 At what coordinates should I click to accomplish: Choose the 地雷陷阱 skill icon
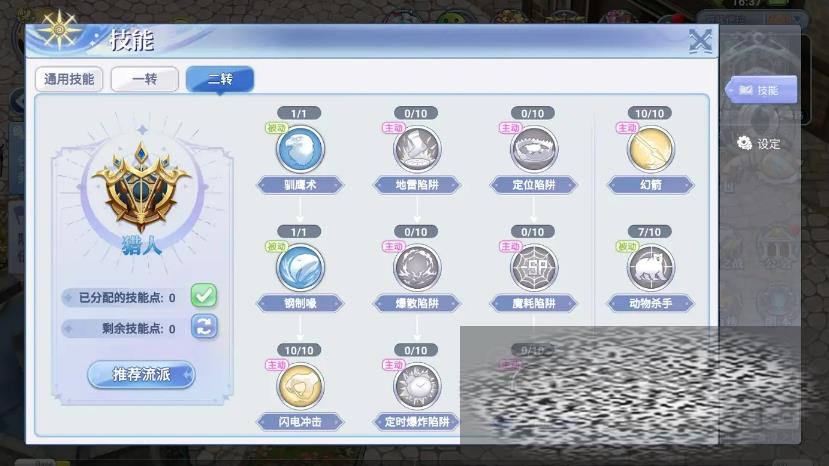417,150
